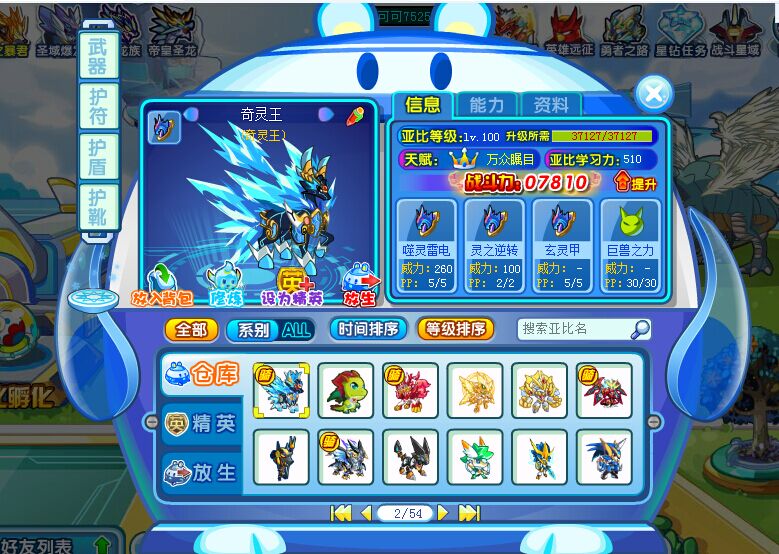Open the 精英 storage category
The height and width of the screenshot is (554, 779).
[x=201, y=424]
